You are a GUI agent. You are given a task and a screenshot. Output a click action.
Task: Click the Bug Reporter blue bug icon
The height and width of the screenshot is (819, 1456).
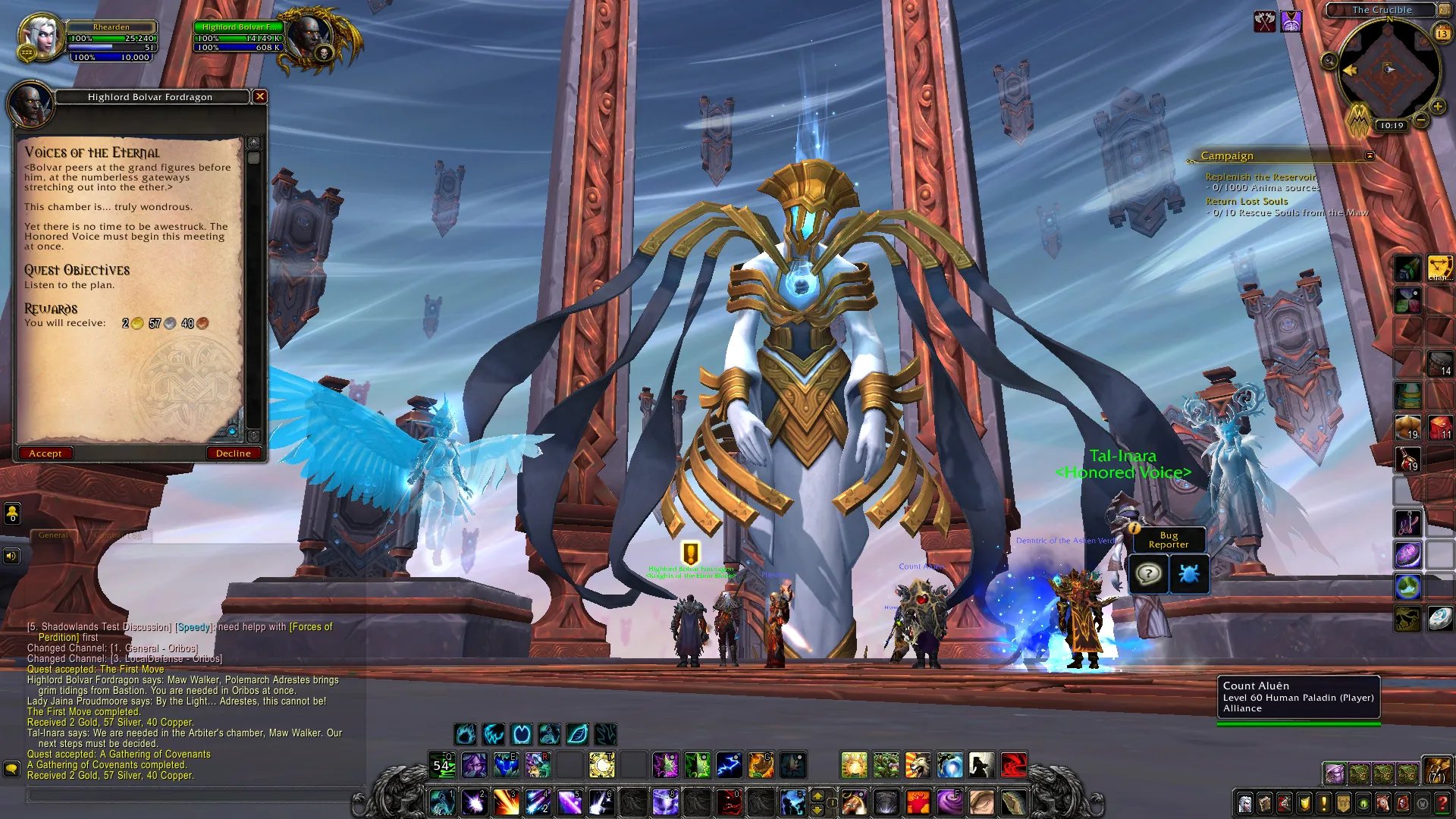(x=1188, y=574)
